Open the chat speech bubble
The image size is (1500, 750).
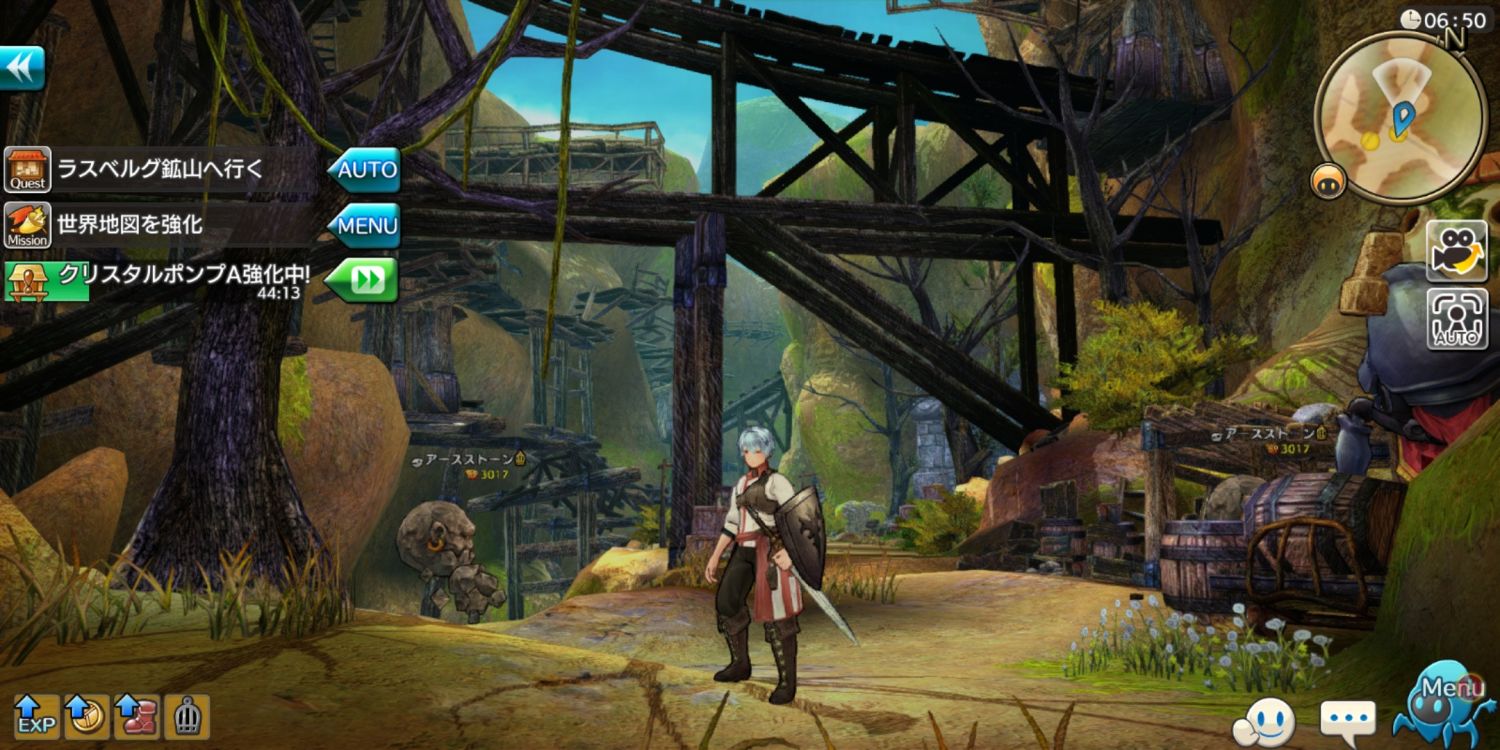coord(1347,719)
